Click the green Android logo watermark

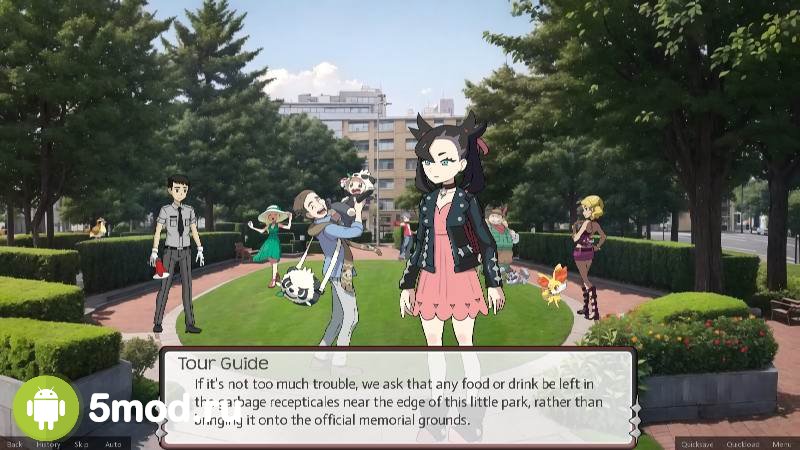pos(46,408)
